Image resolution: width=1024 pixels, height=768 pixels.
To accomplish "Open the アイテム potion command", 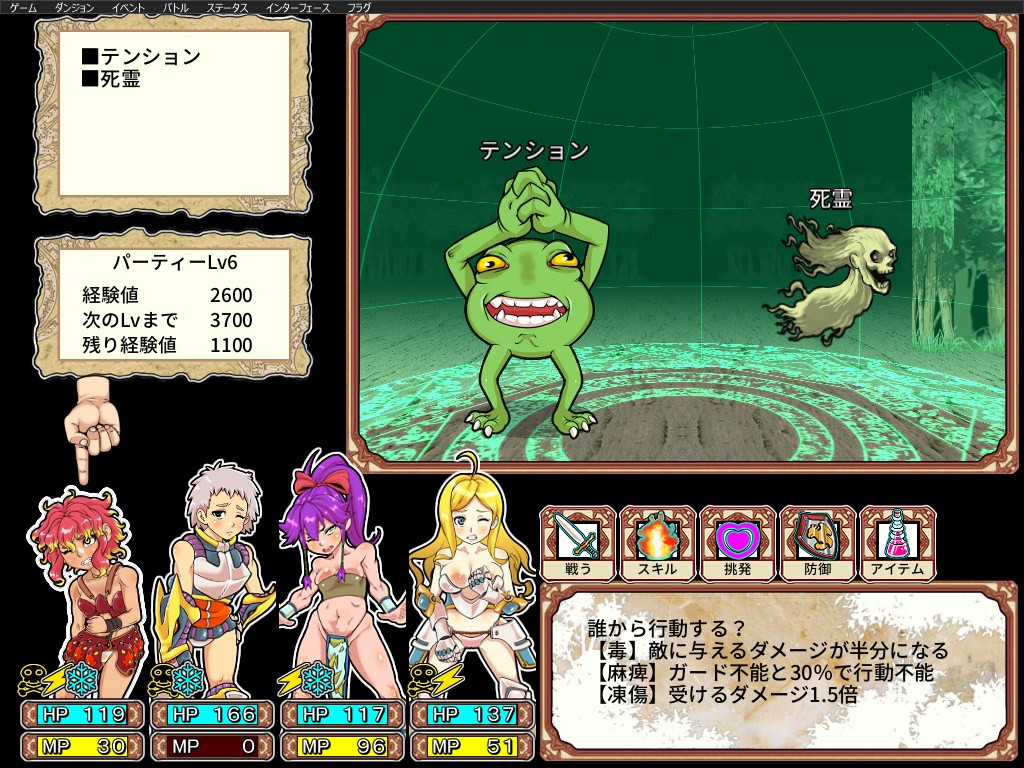I will 898,543.
